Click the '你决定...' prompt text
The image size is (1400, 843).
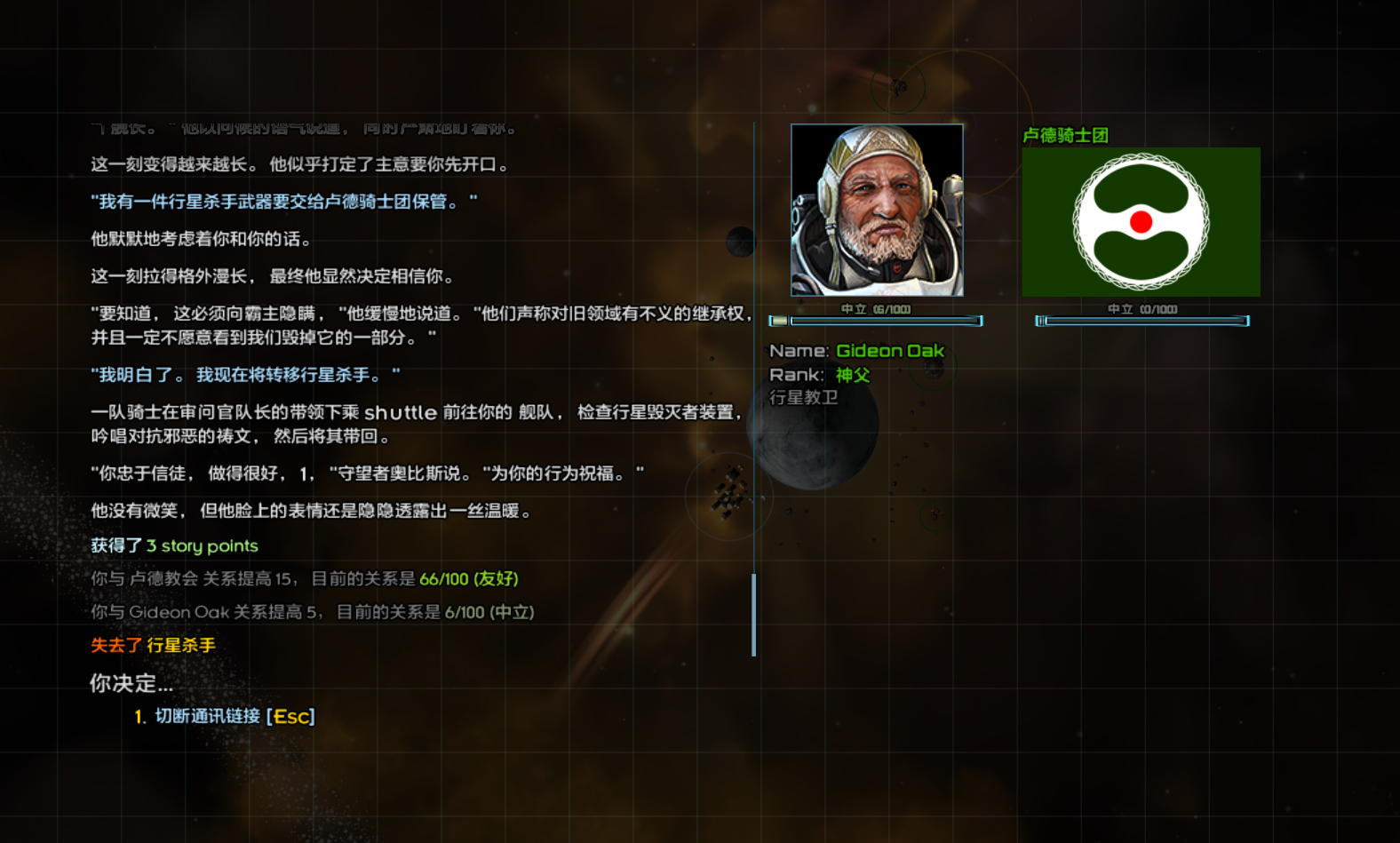130,684
